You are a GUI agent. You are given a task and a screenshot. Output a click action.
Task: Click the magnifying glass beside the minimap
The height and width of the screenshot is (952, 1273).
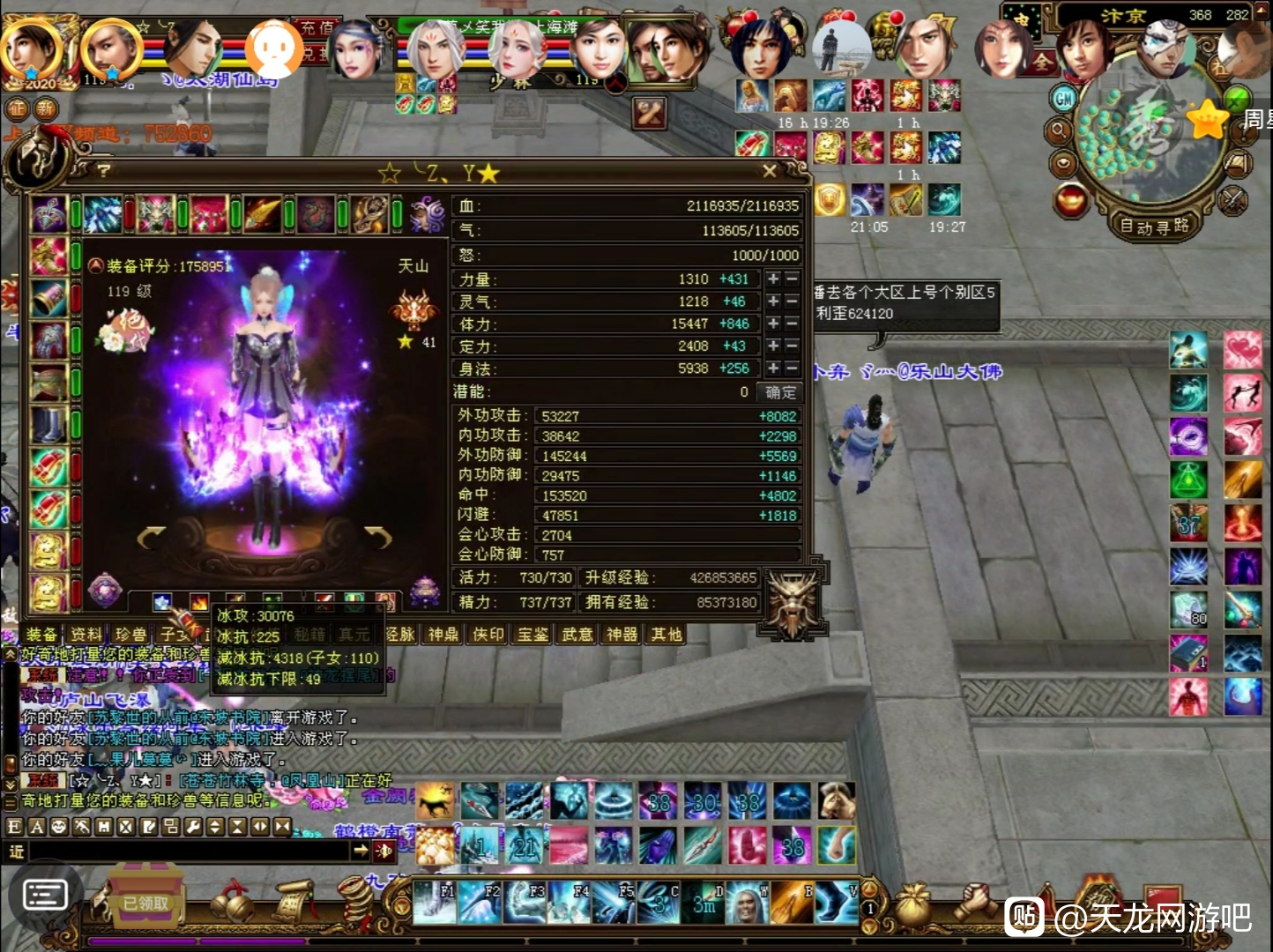[x=1059, y=132]
